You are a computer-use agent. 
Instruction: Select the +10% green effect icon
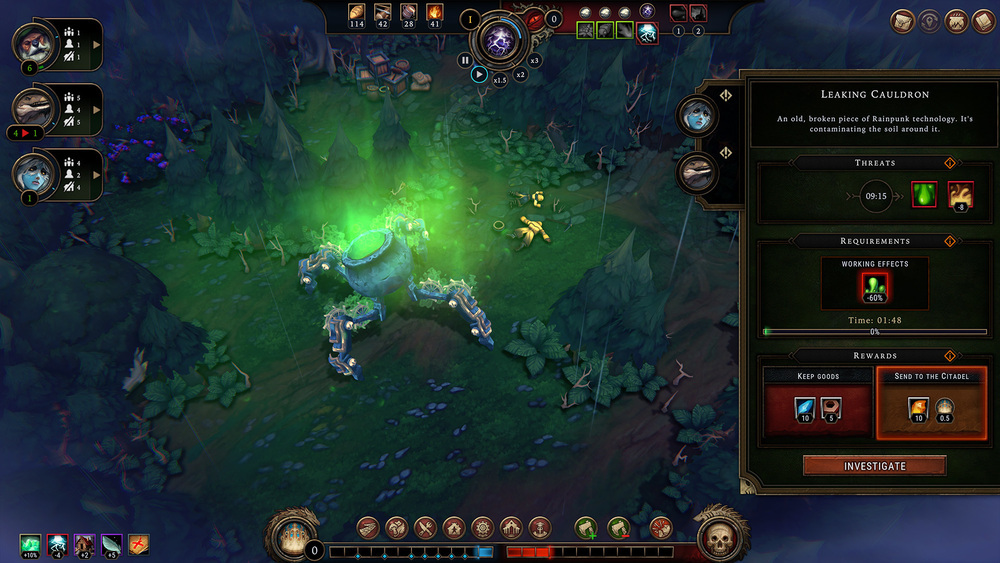click(30, 544)
